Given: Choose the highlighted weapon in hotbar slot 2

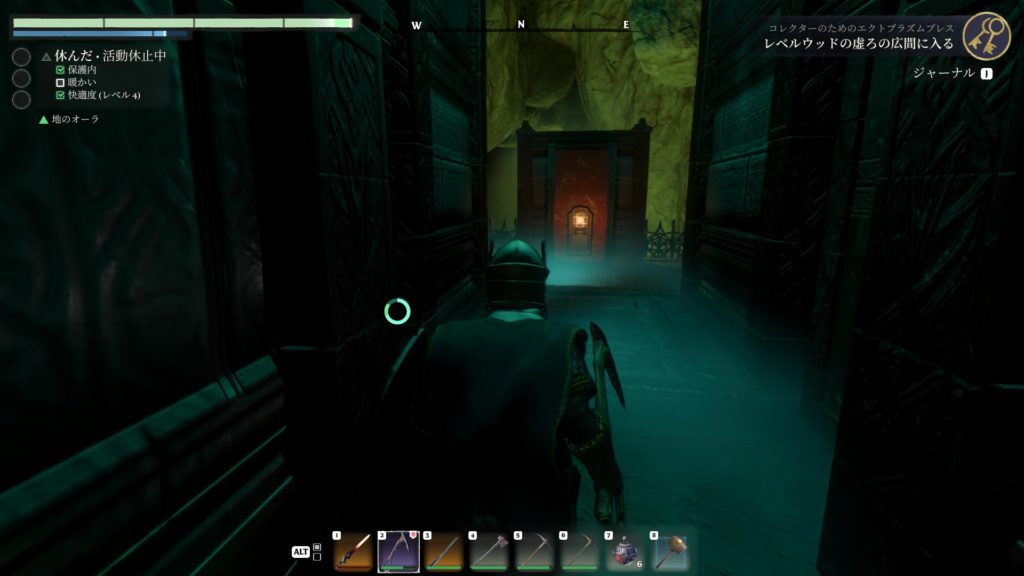Looking at the screenshot, I should tap(397, 551).
